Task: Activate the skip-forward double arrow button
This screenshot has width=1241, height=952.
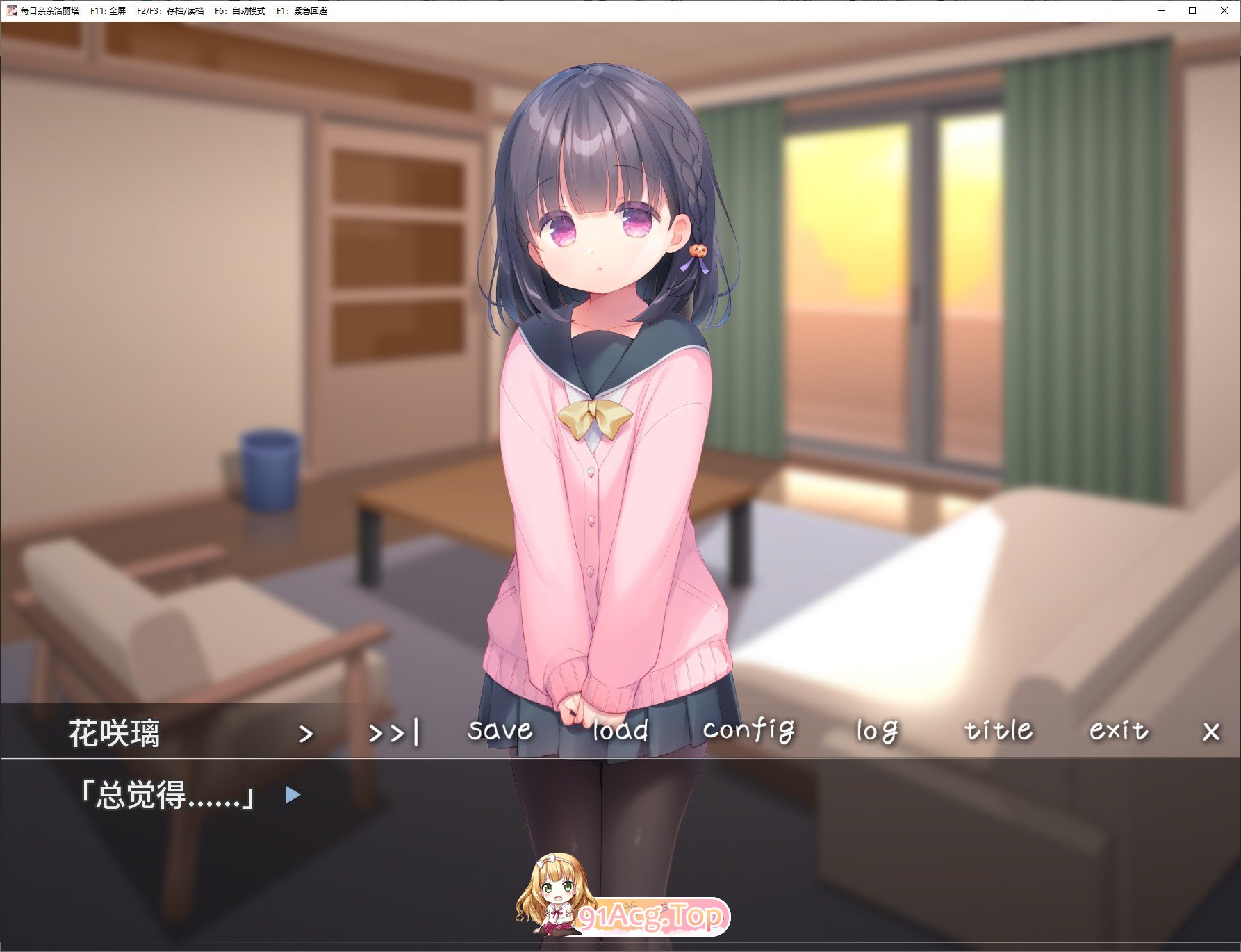Action: 394,732
